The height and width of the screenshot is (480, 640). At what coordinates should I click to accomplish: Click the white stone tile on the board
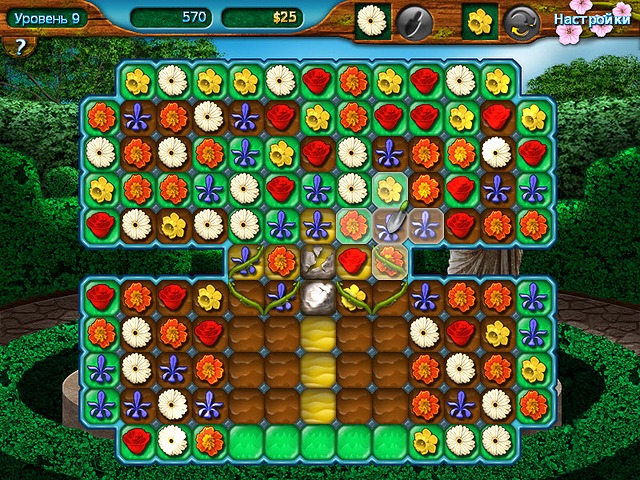pyautogui.click(x=318, y=295)
